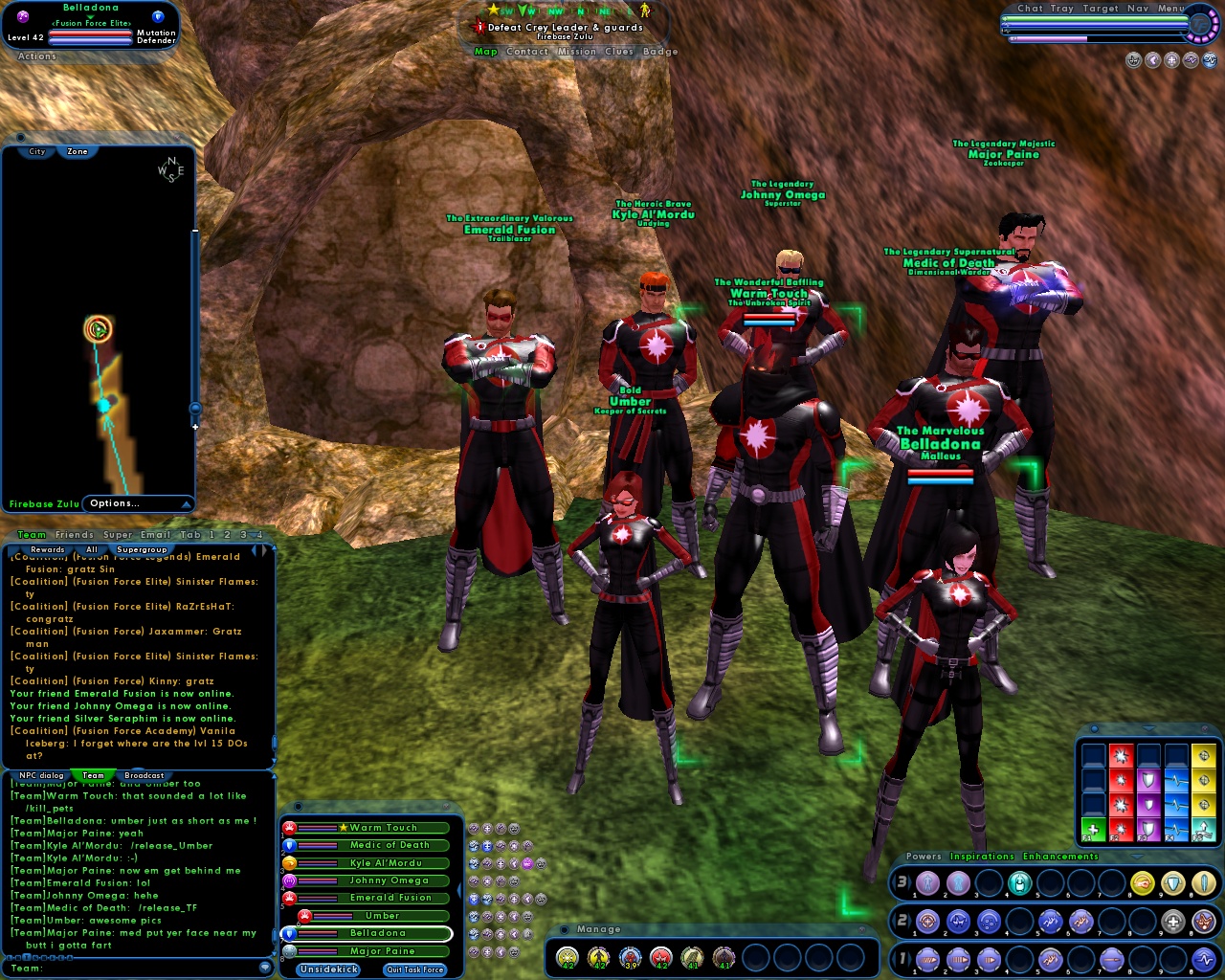
Task: Switch to the Enhancements tray tab
Action: tap(1060, 857)
